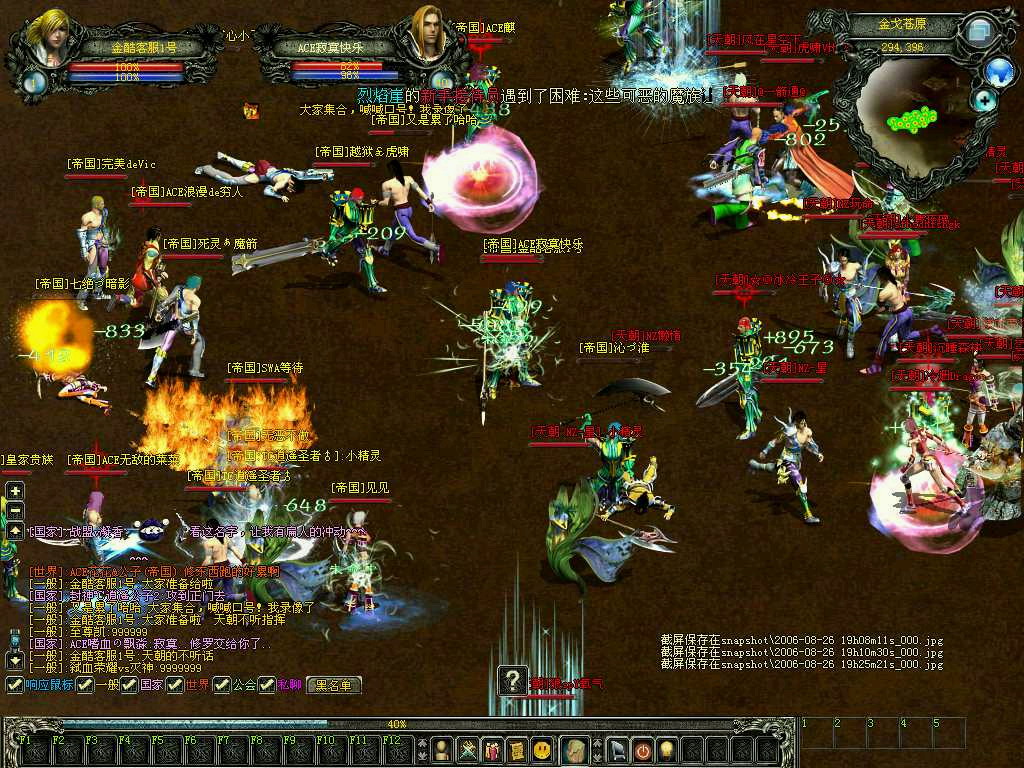
Task: Open the 黑名单 blacklist button
Action: pos(334,685)
